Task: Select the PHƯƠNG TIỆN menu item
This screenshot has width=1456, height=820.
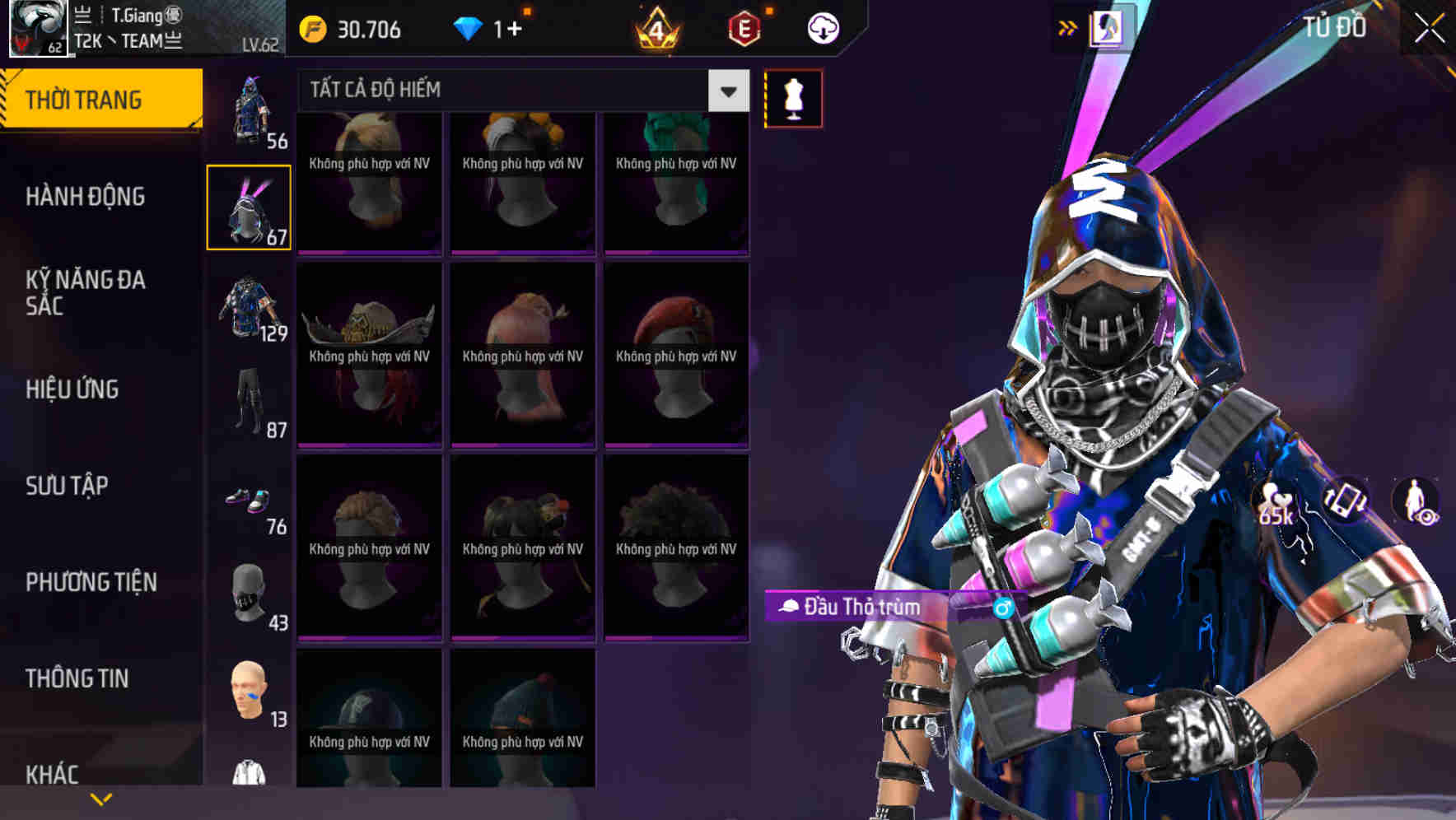Action: click(91, 582)
